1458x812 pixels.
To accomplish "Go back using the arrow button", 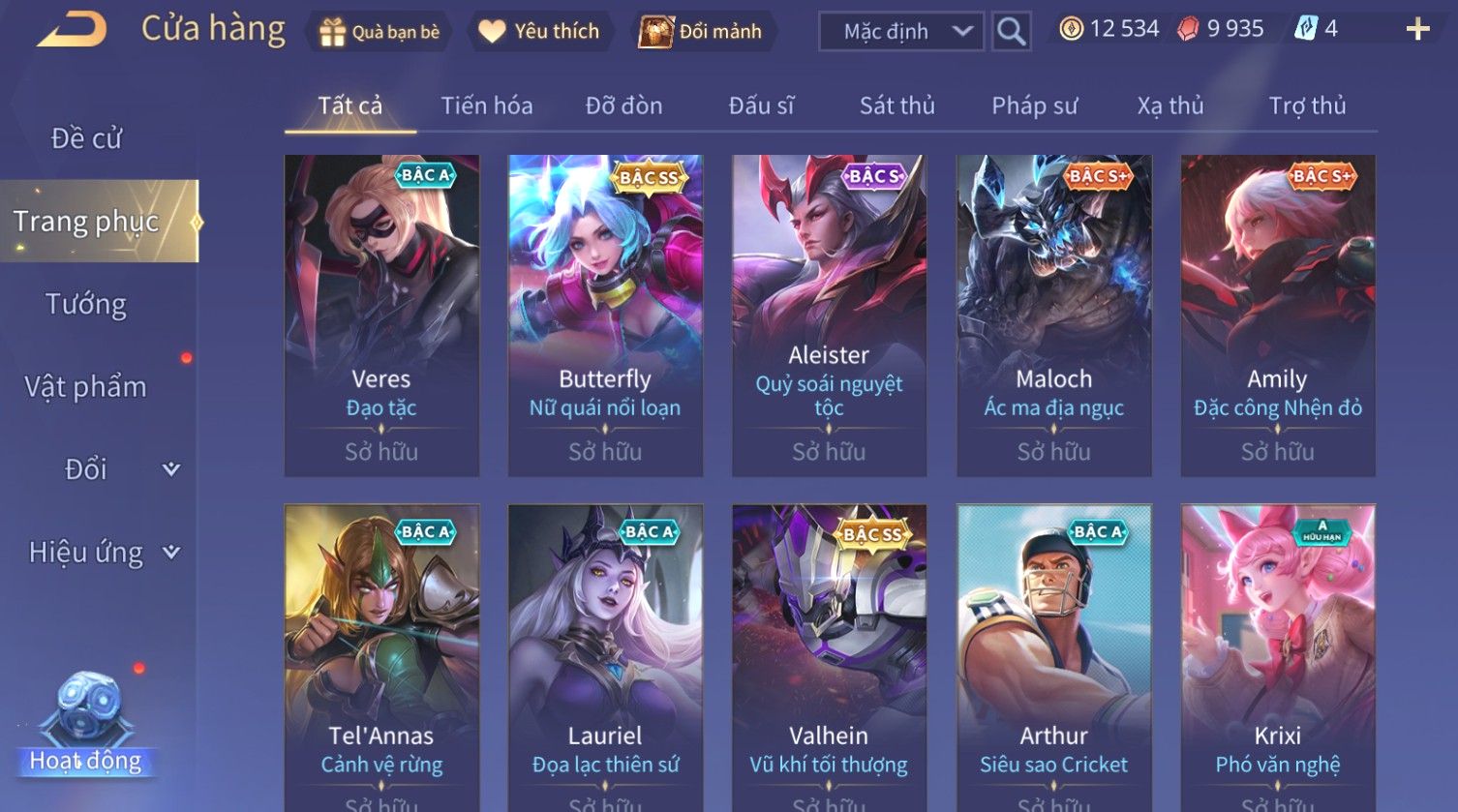I will 72,30.
